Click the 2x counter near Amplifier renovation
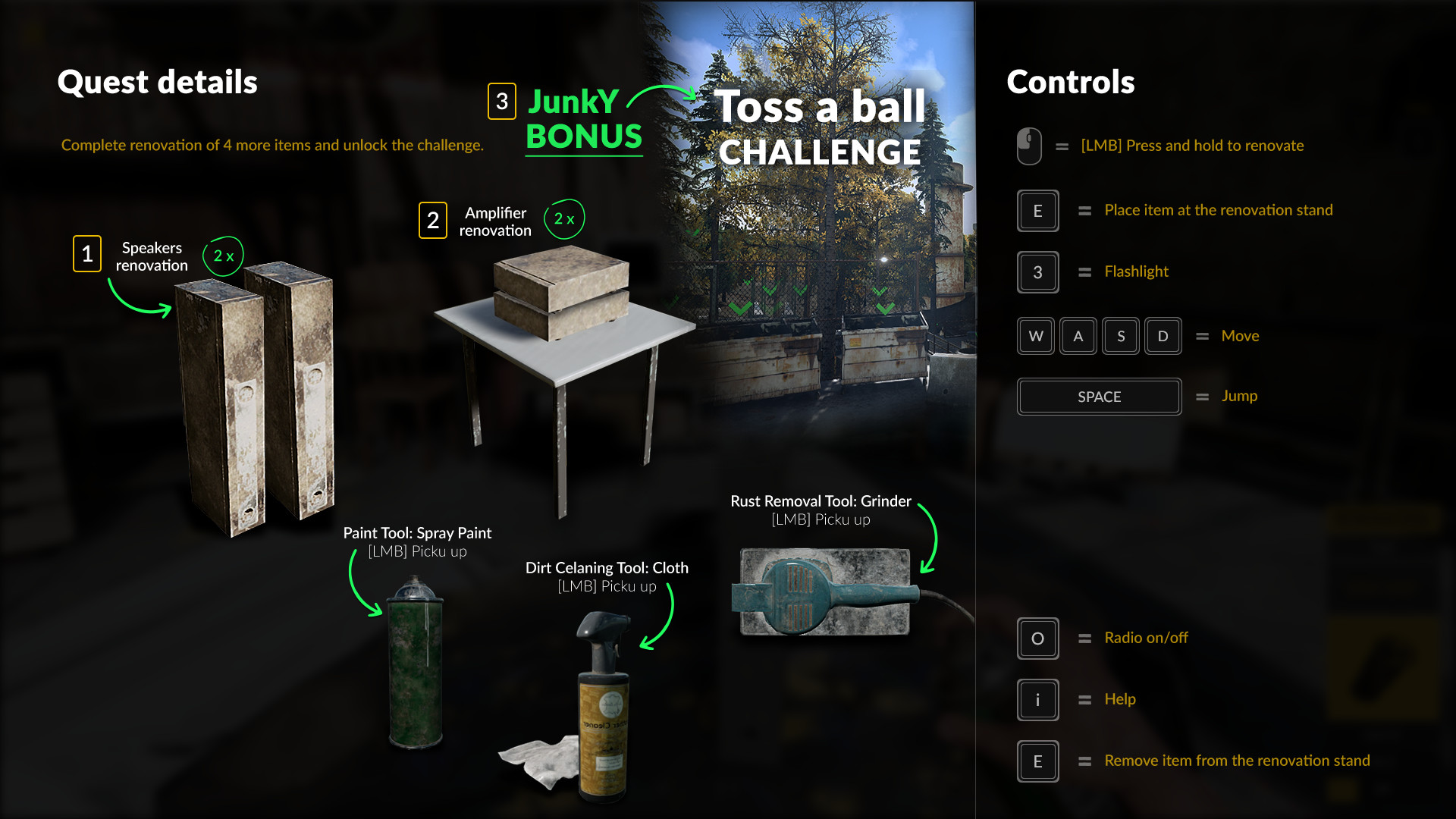 pos(563,219)
